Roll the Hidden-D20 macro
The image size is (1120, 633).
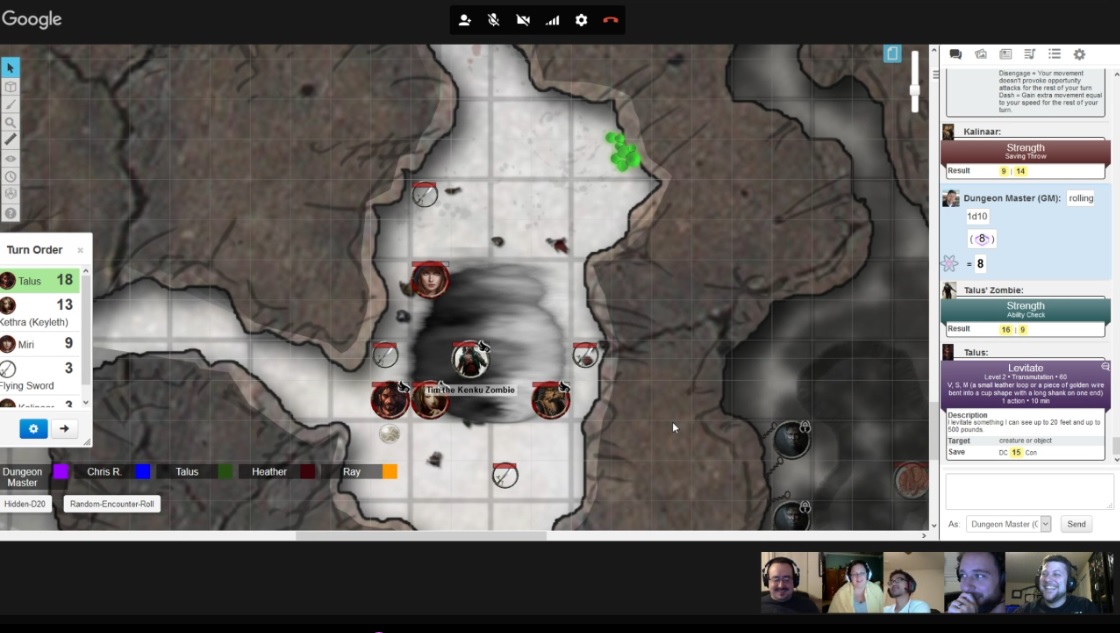(25, 504)
